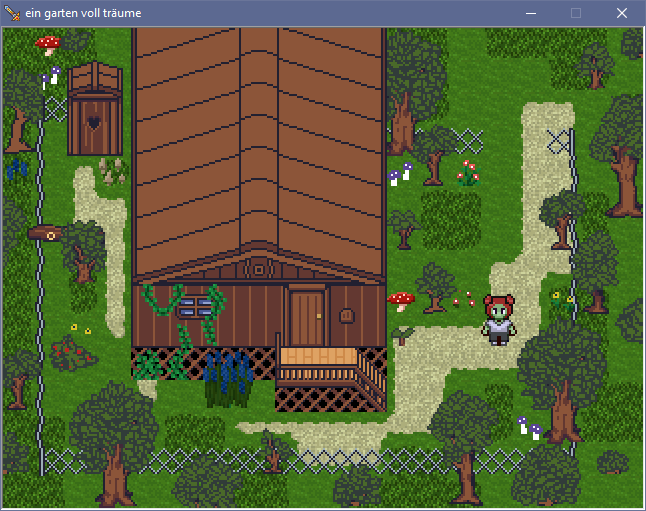Close the ein garten voll träume window
This screenshot has height=511, width=646.
click(x=621, y=13)
